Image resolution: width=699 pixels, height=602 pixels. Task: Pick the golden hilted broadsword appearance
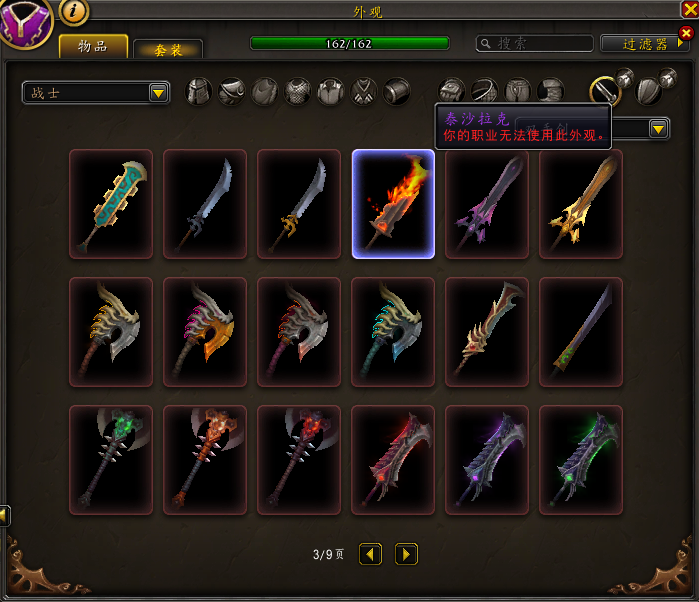tap(581, 204)
